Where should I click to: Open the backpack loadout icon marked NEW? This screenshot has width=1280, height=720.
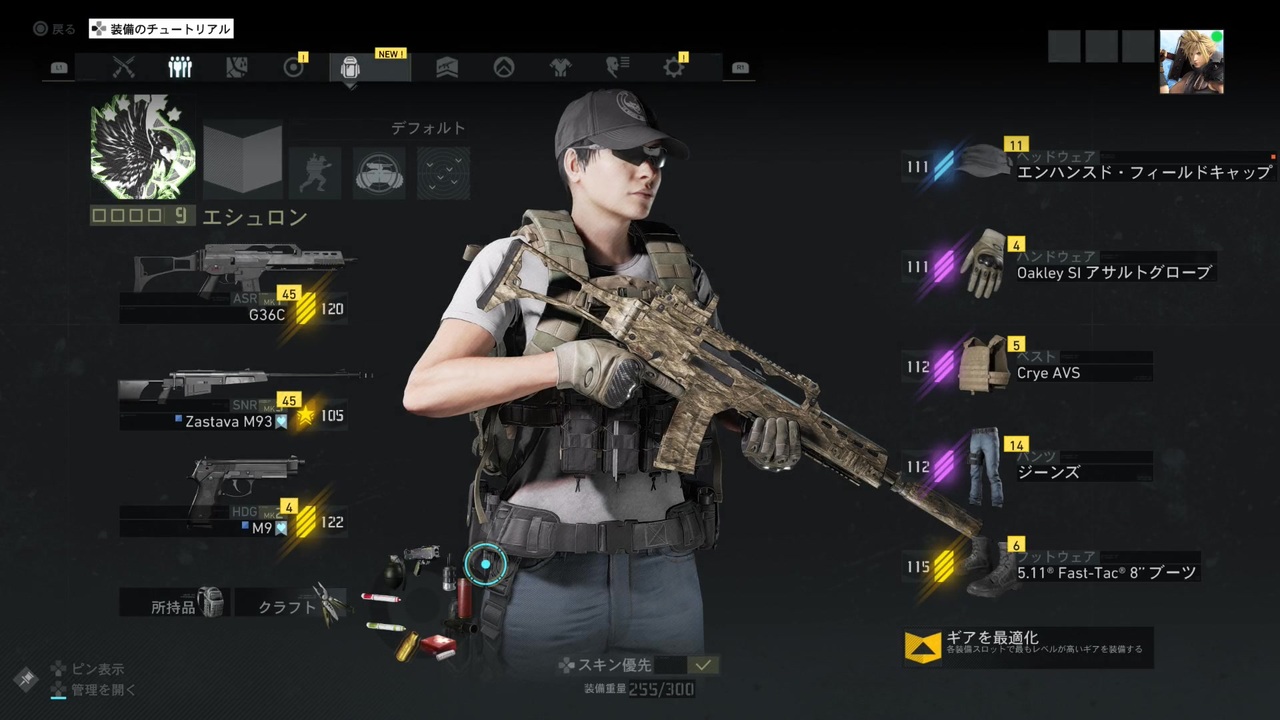[350, 67]
